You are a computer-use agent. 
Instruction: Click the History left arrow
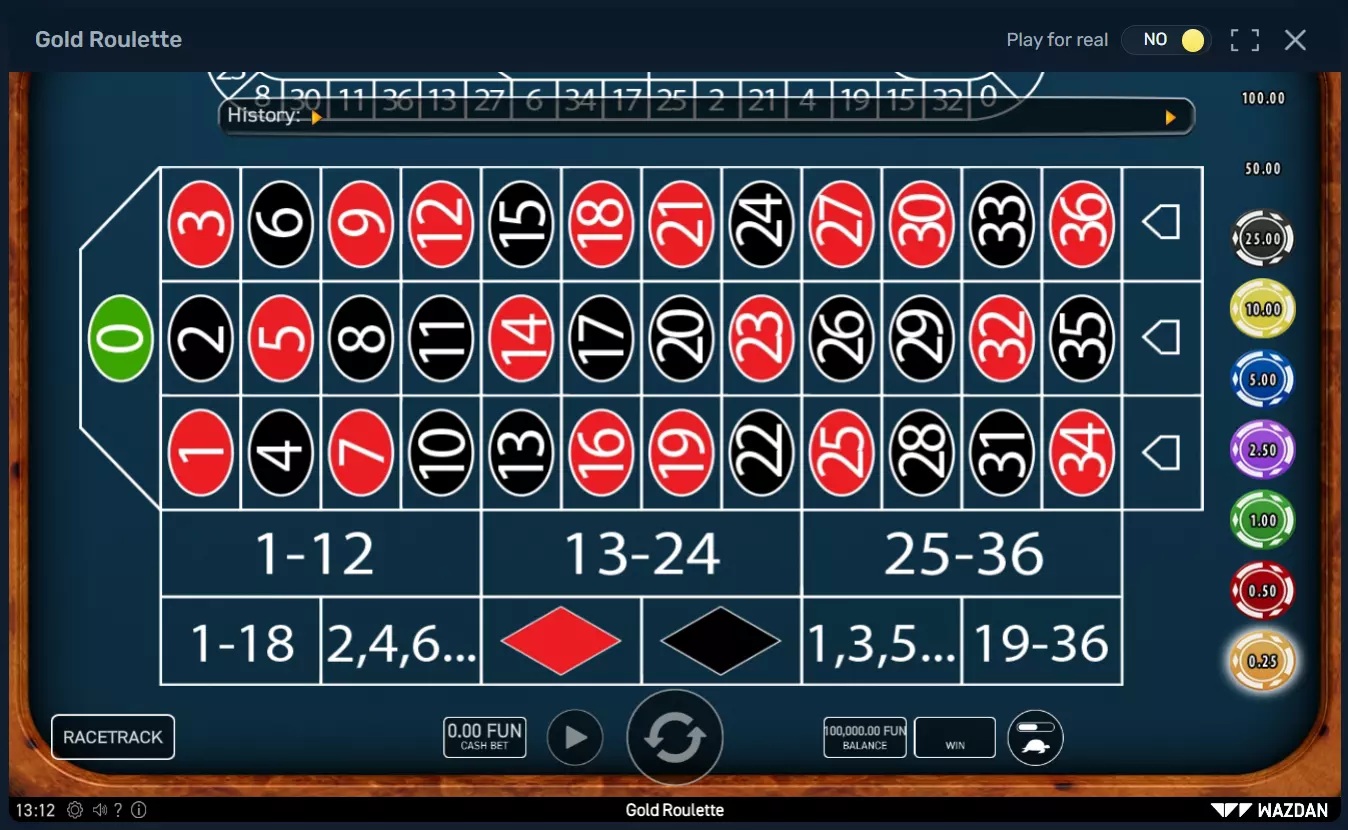click(318, 117)
